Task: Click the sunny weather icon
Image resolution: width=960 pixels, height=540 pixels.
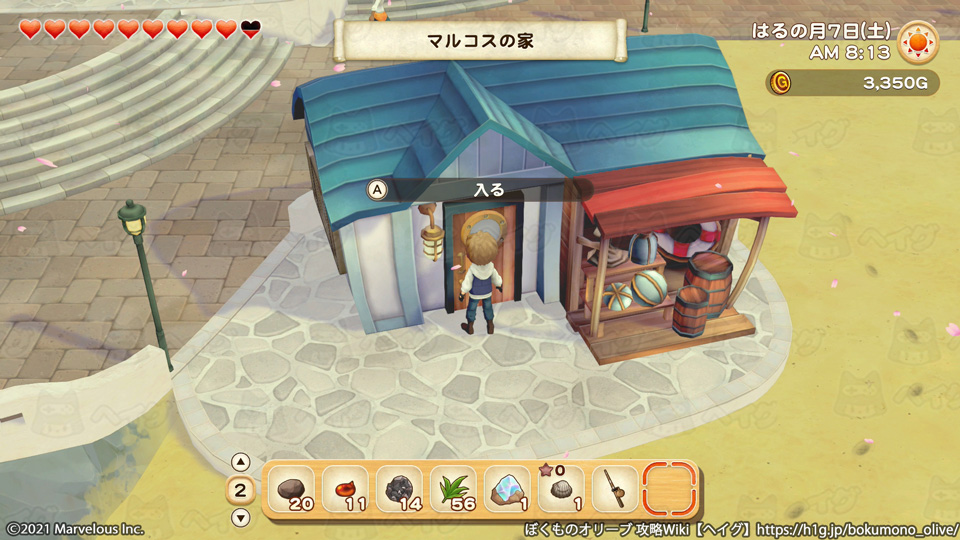Action: point(917,43)
